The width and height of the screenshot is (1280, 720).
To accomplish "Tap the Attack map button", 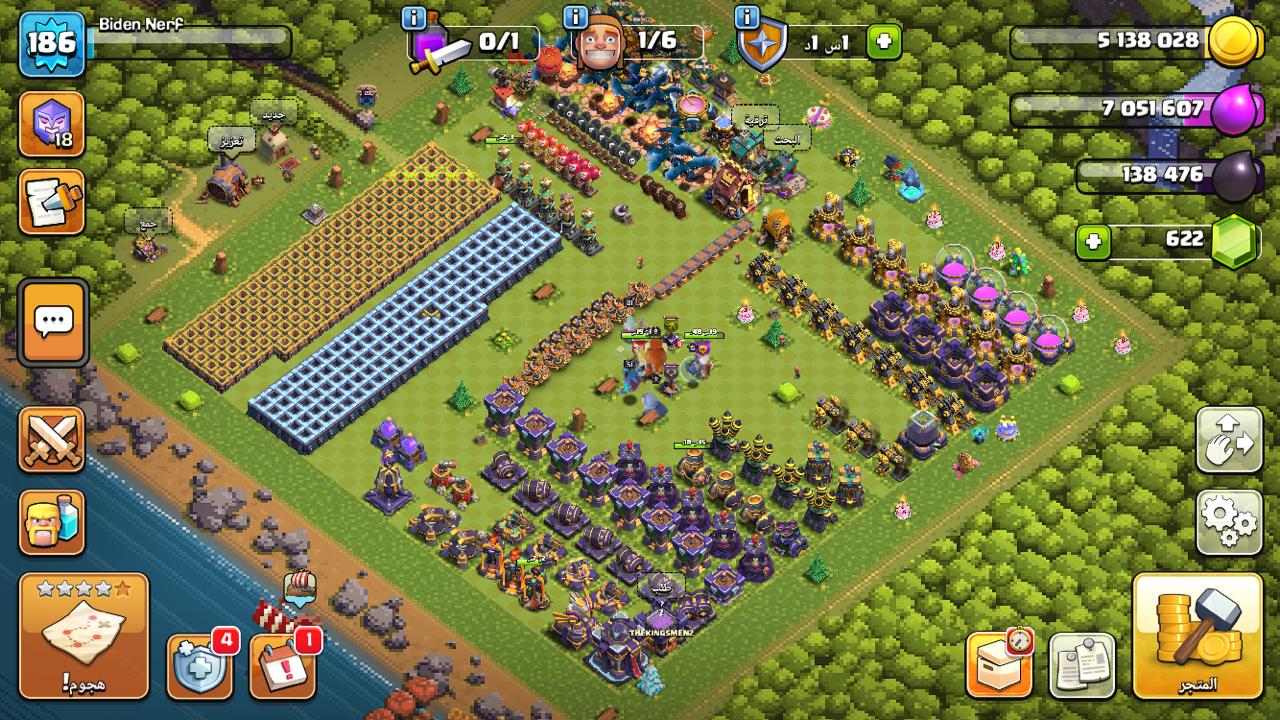I will (x=84, y=635).
